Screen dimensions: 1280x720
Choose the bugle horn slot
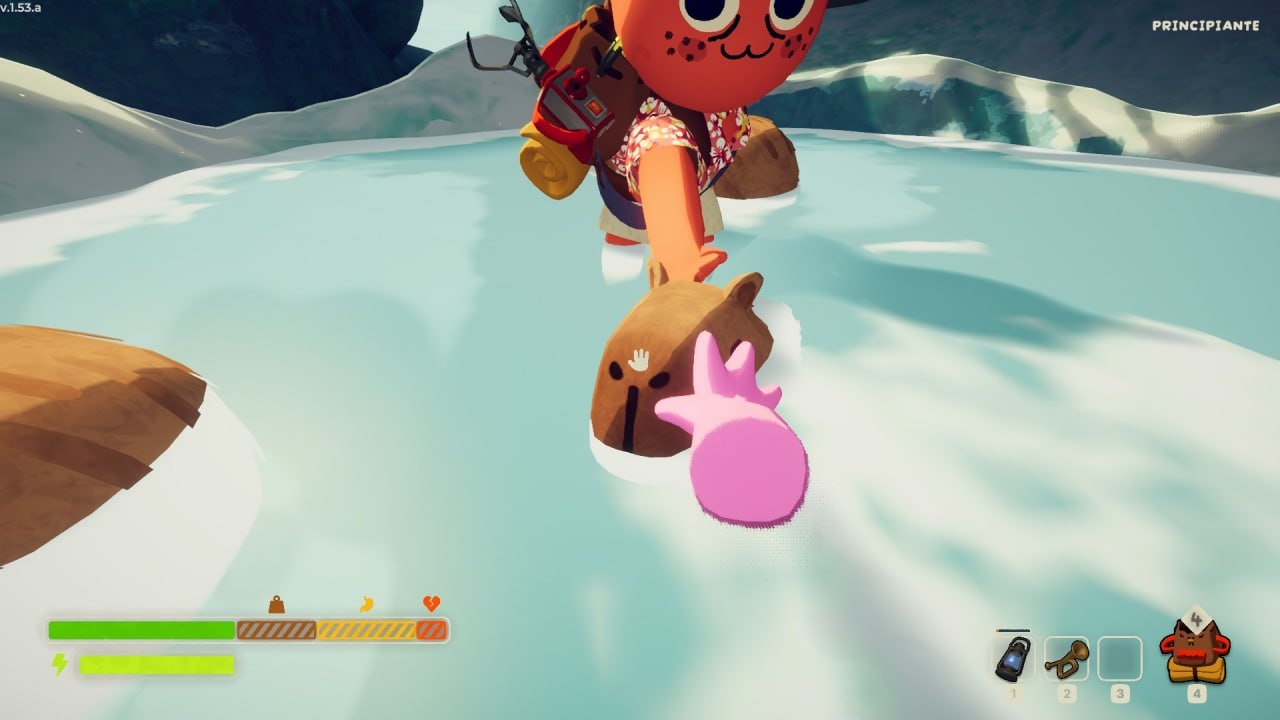(1066, 658)
